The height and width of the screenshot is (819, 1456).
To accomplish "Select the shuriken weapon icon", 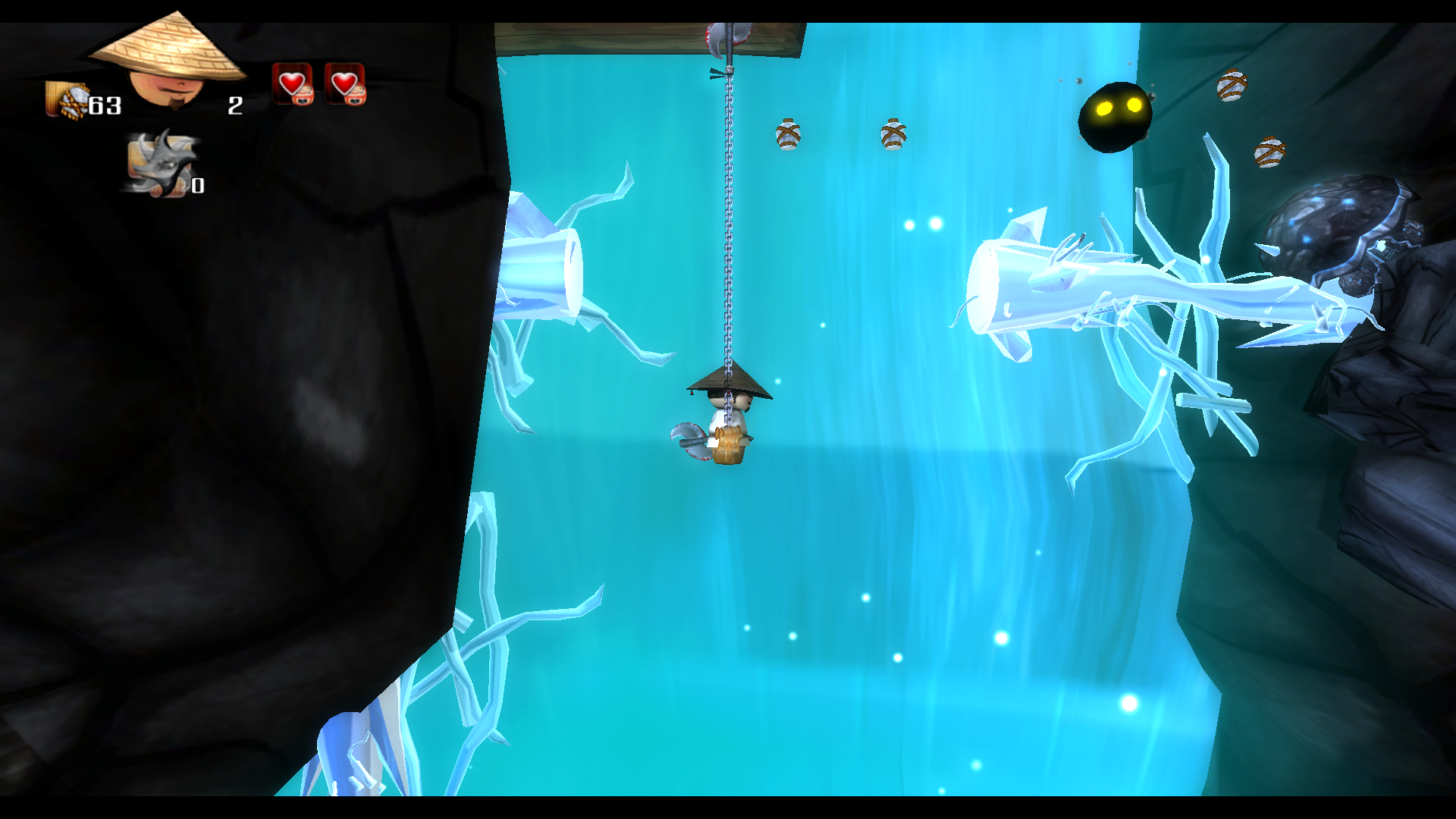I will [x=160, y=164].
